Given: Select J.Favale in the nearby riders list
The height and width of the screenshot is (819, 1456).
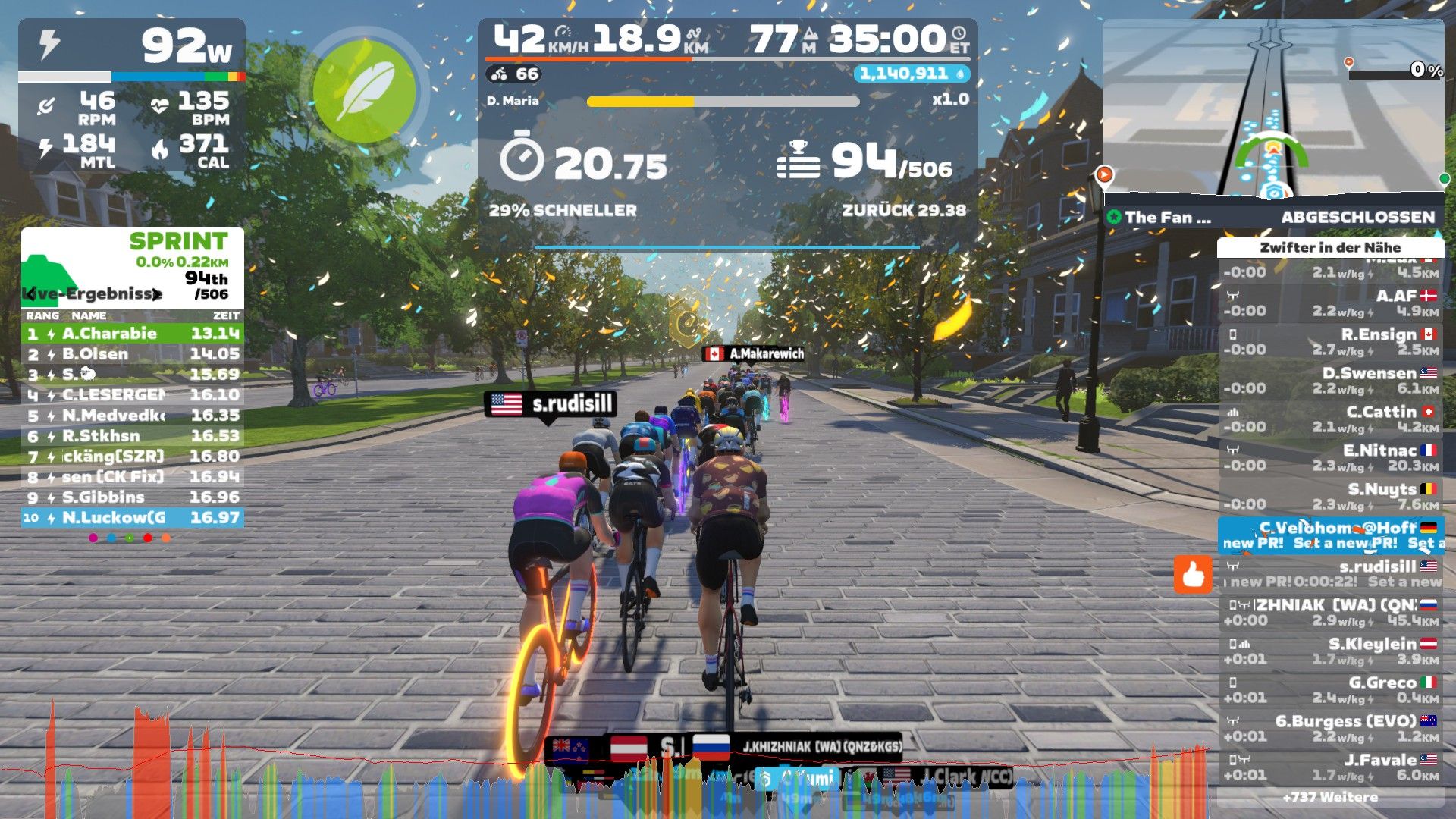Looking at the screenshot, I should 1331,767.
